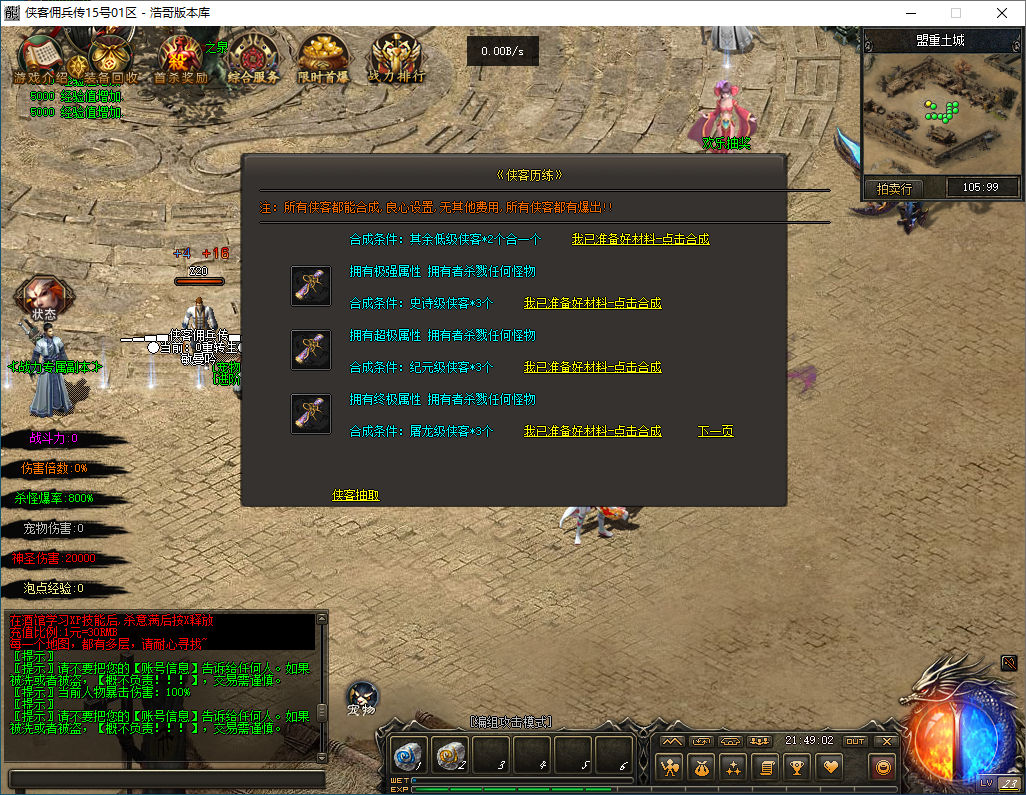1026x795 pixels.
Task: Click the 侠客抽取 hero draw link
Action: [x=355, y=495]
